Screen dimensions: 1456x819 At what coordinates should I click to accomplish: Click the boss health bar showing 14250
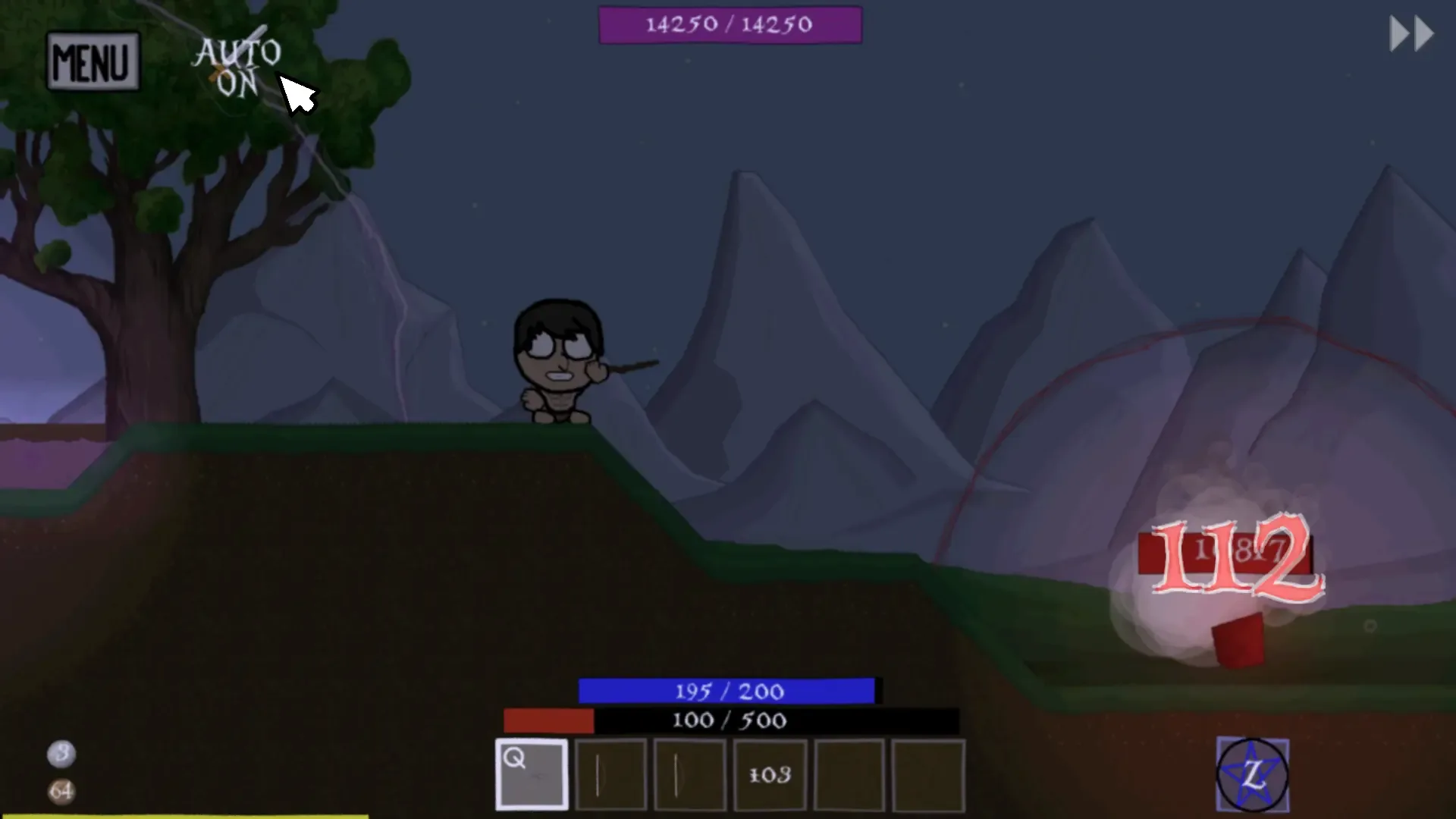pos(730,24)
